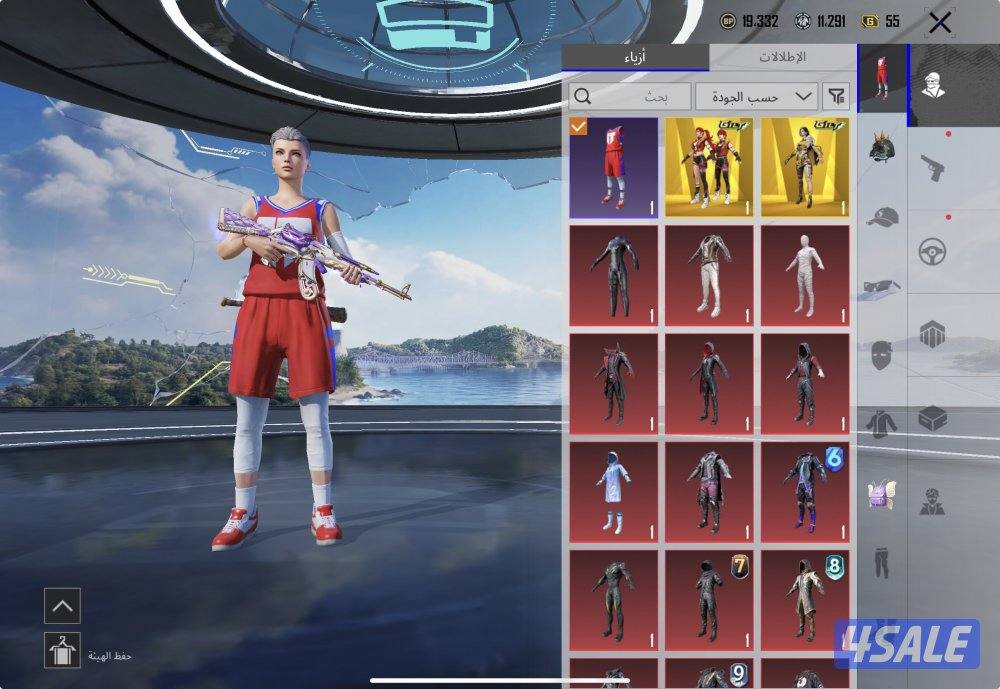This screenshot has width=1000, height=689.
Task: Expand the up-arrow panel button
Action: coord(62,605)
